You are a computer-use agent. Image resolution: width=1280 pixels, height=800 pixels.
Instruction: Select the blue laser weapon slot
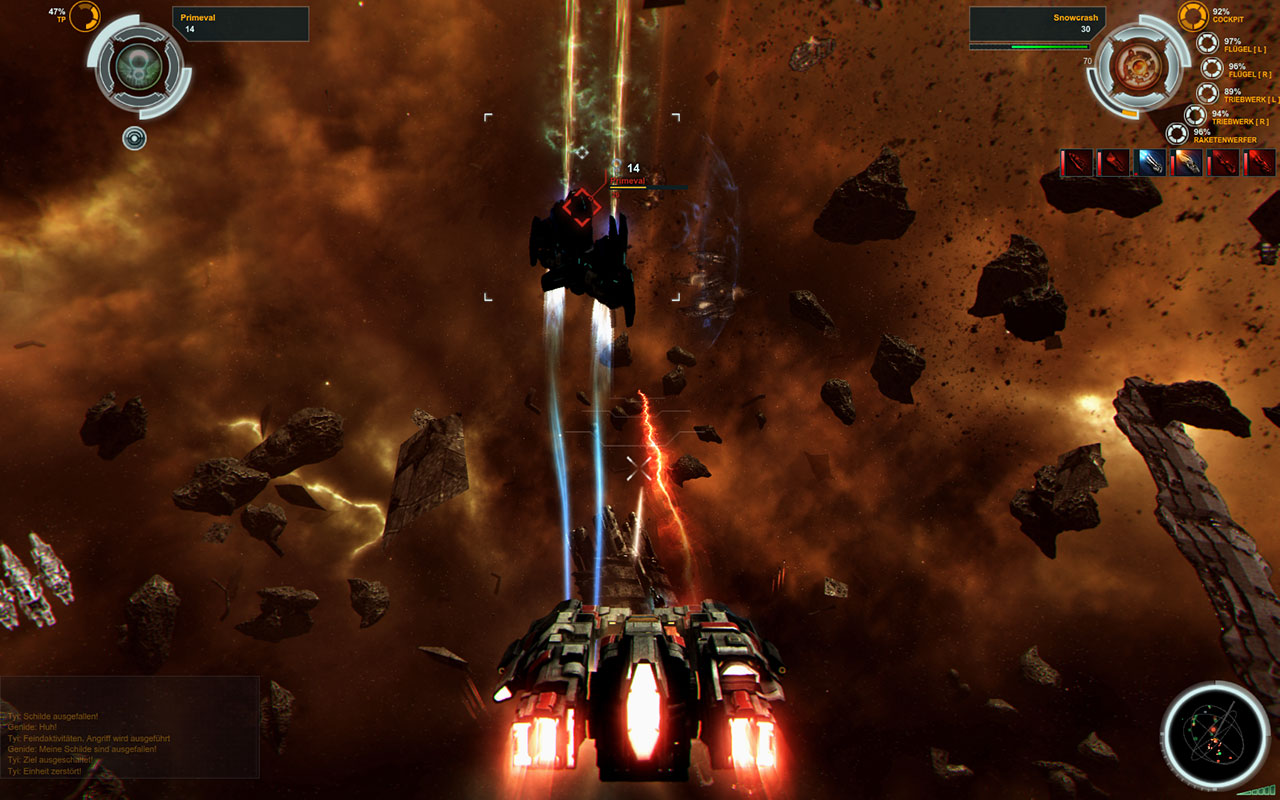[x=1152, y=163]
